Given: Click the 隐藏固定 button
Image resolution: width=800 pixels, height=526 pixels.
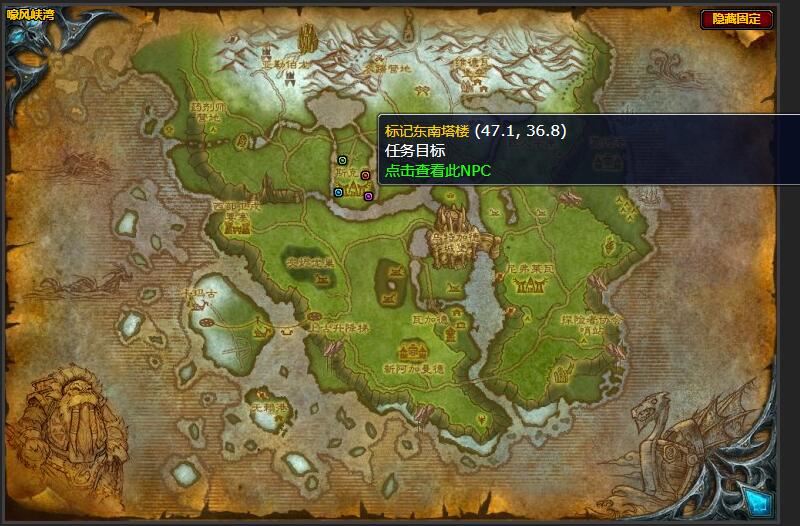Looking at the screenshot, I should (737, 19).
